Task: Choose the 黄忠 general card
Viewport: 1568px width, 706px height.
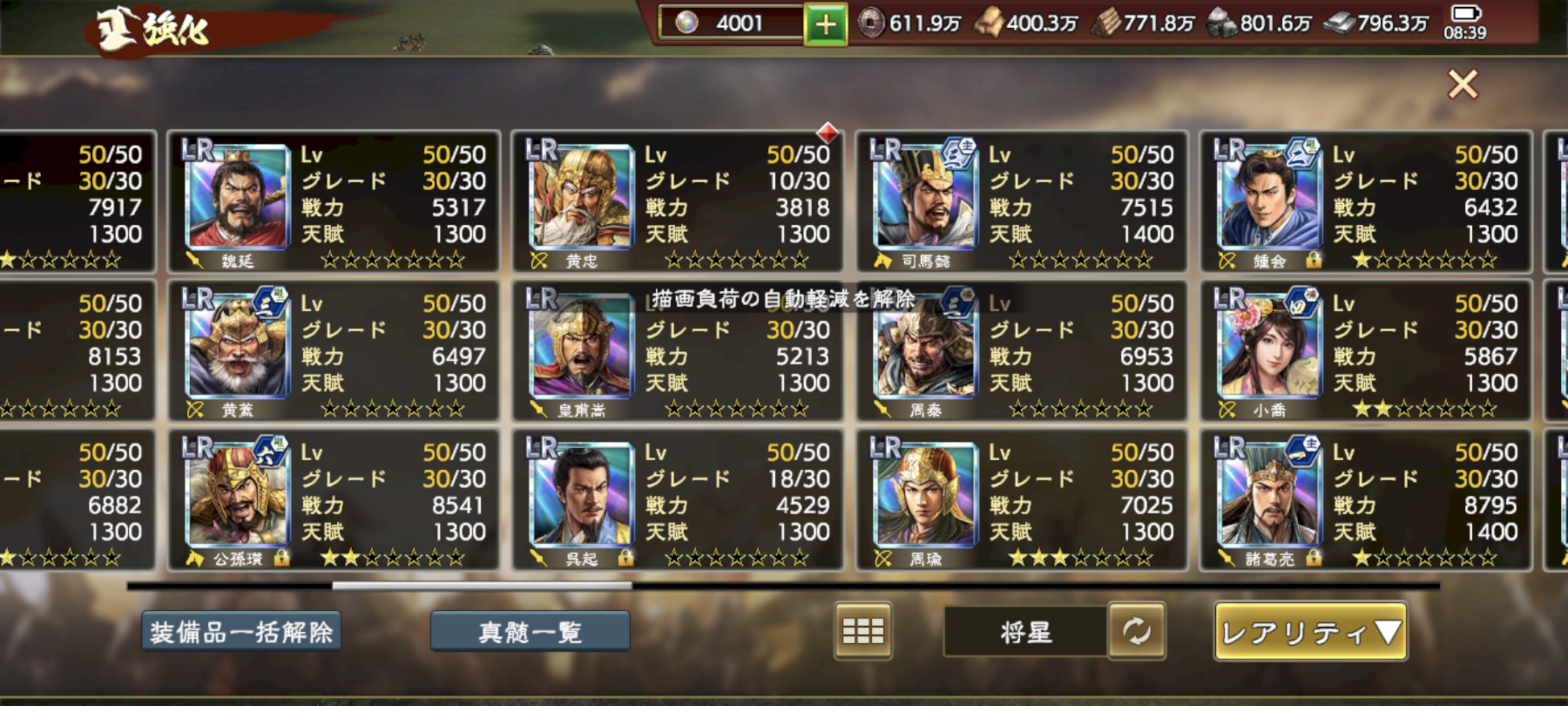Action: [x=678, y=201]
